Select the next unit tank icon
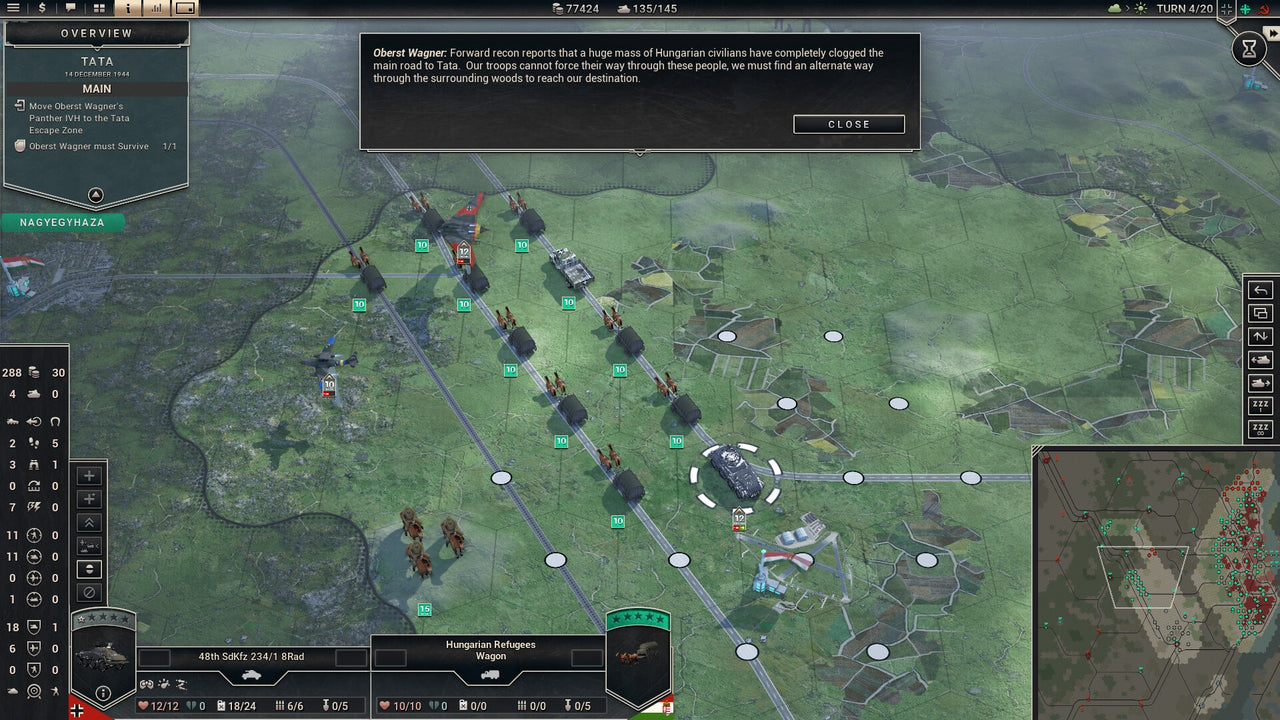 [x=1259, y=382]
